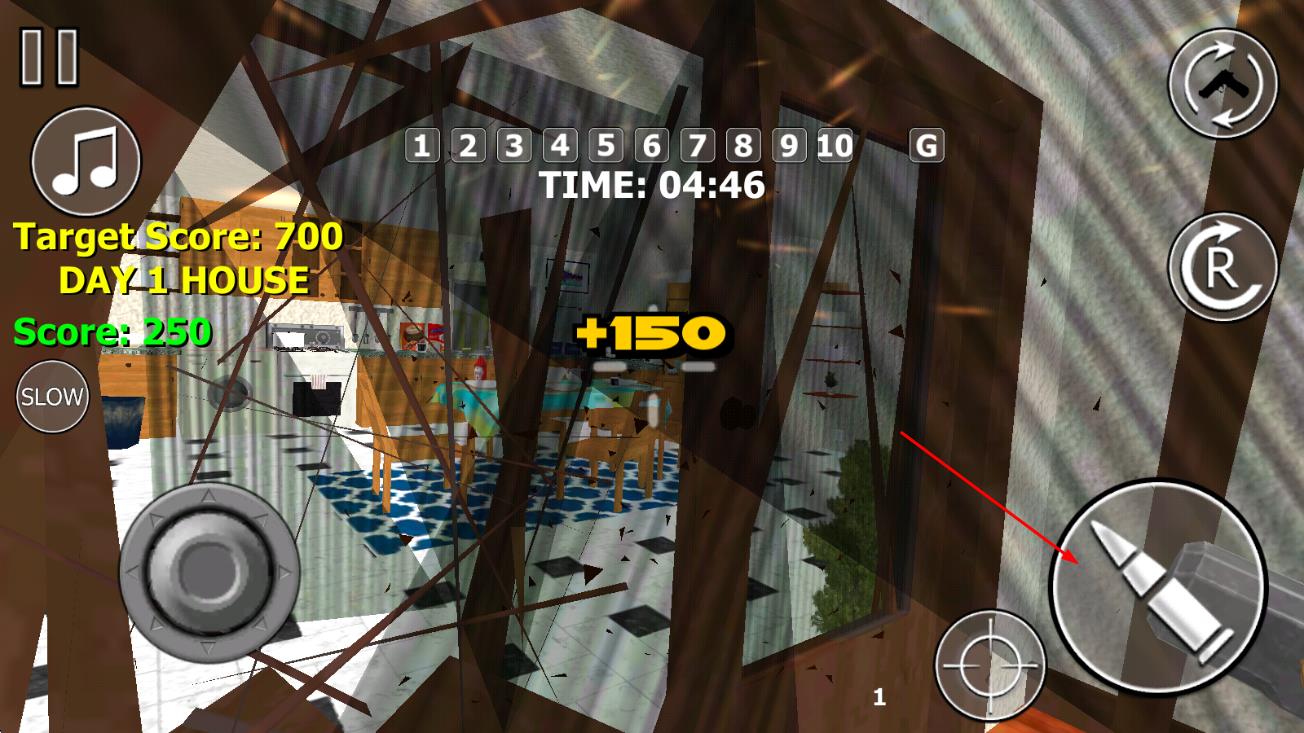
Task: Switch weapon with the pistol swap icon
Action: pyautogui.click(x=1223, y=83)
